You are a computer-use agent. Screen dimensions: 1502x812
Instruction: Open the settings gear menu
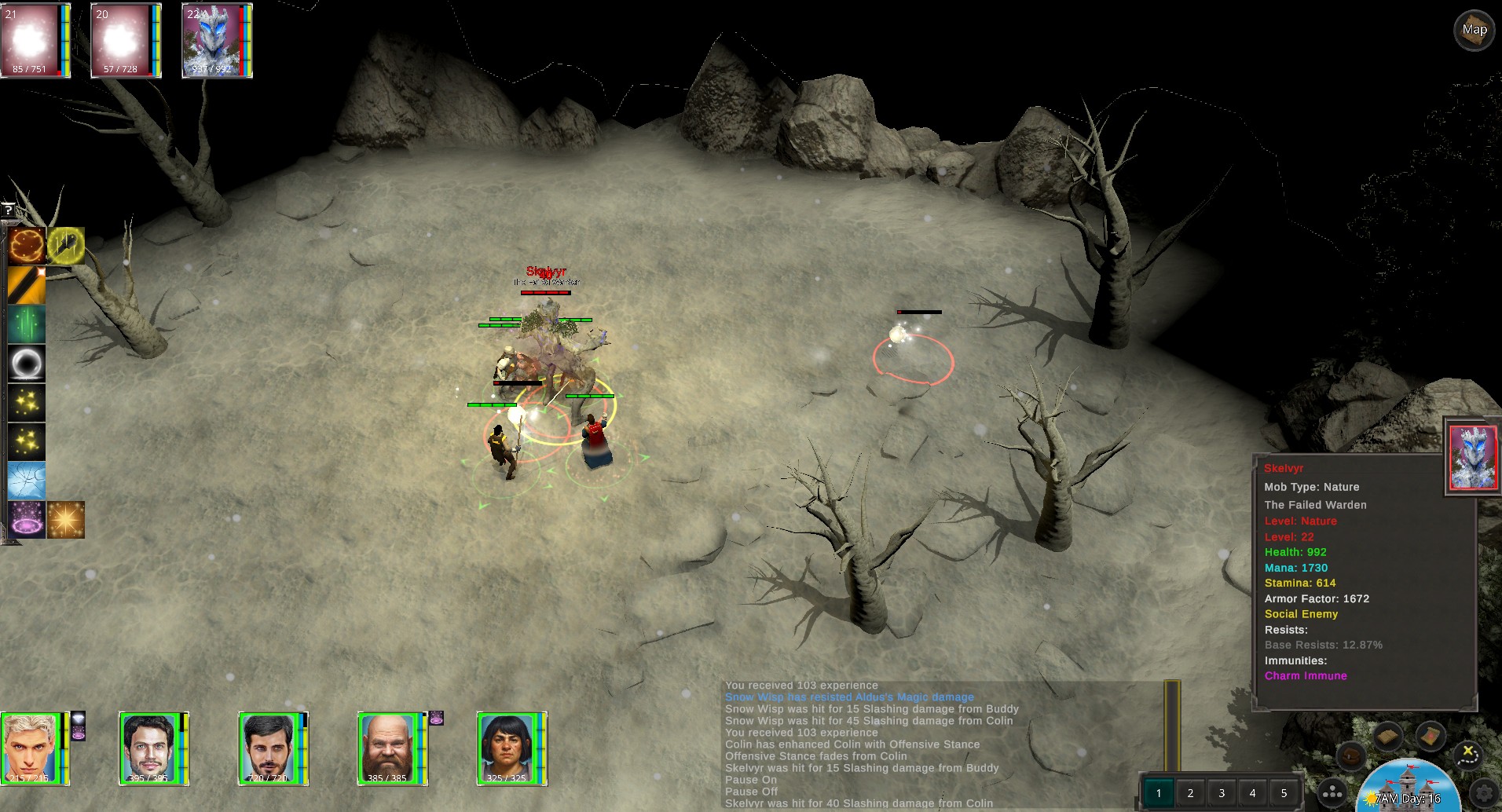1484,793
